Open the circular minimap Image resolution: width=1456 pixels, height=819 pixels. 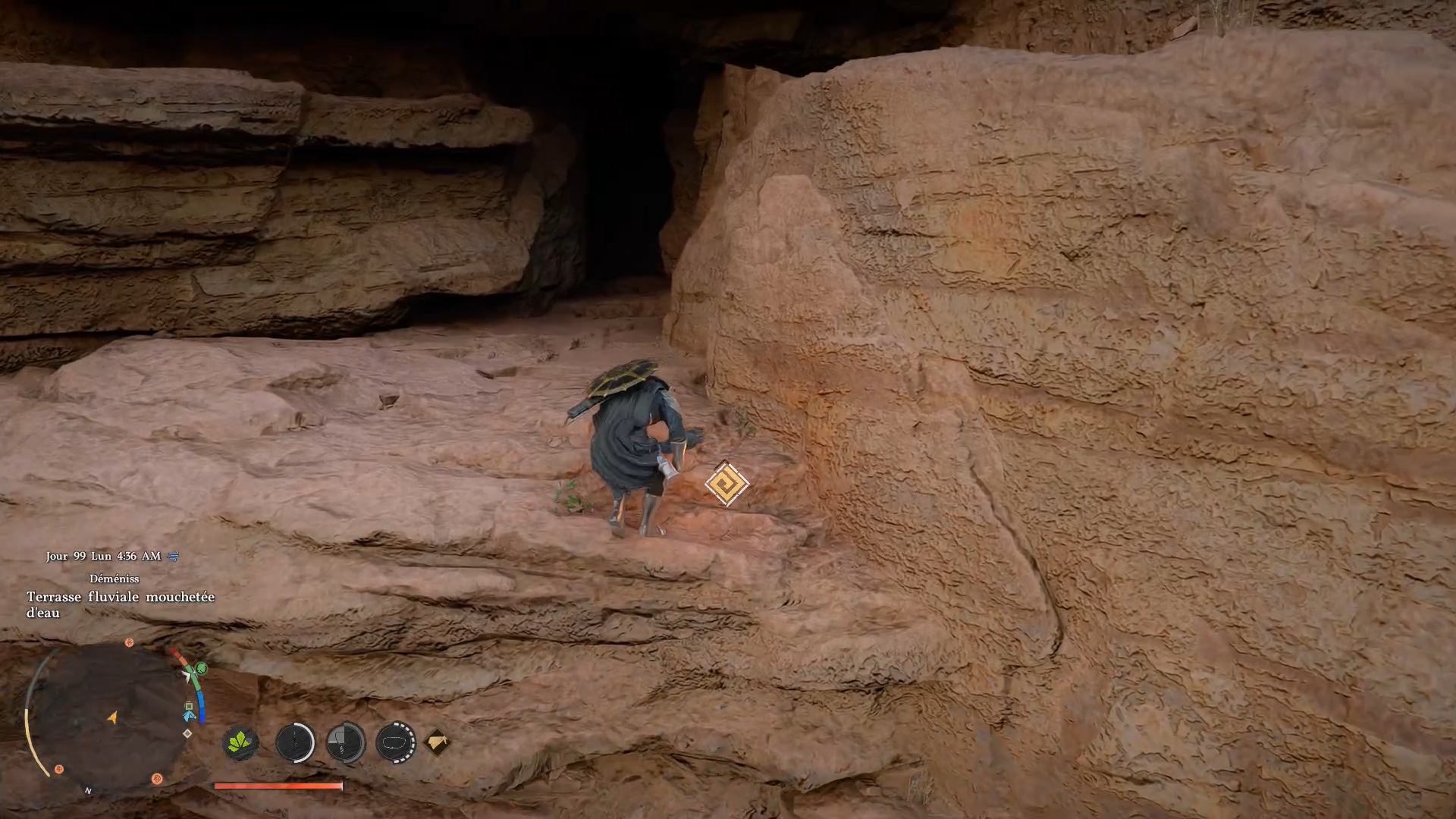pos(108,717)
